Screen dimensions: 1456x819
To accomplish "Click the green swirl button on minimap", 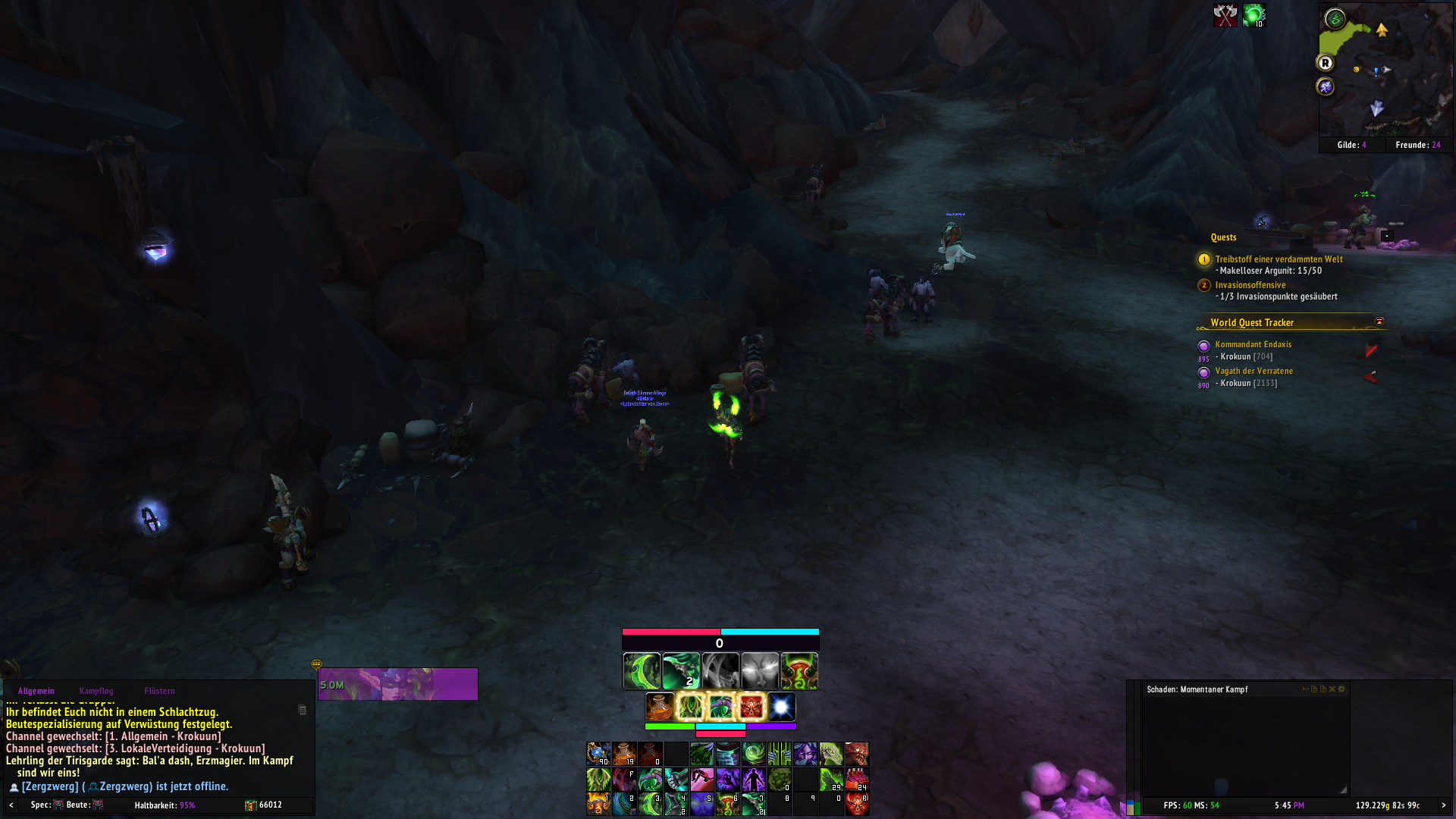I will tap(1335, 19).
